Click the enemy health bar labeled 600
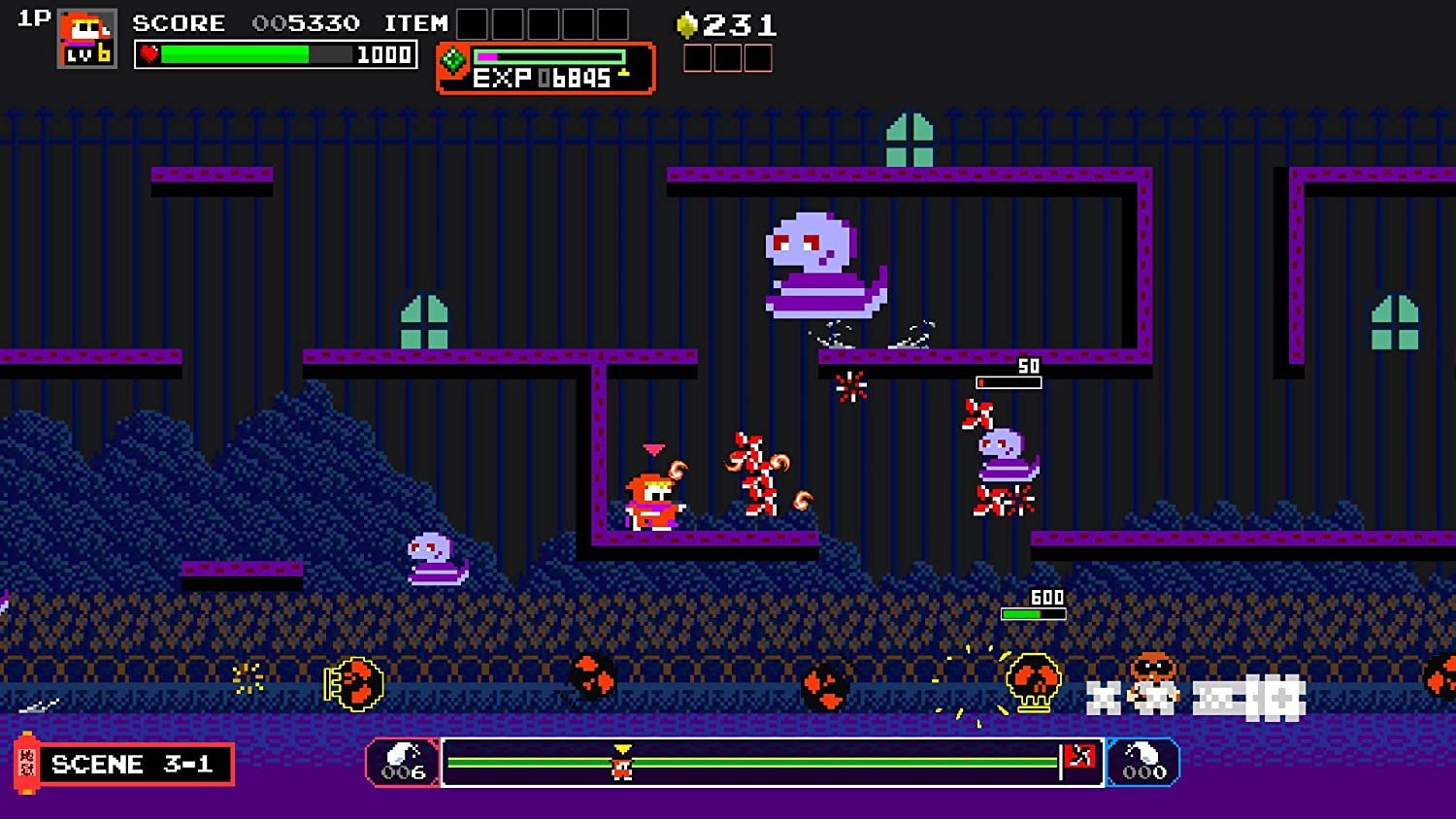Screen dimensions: 1456x819 (1034, 608)
